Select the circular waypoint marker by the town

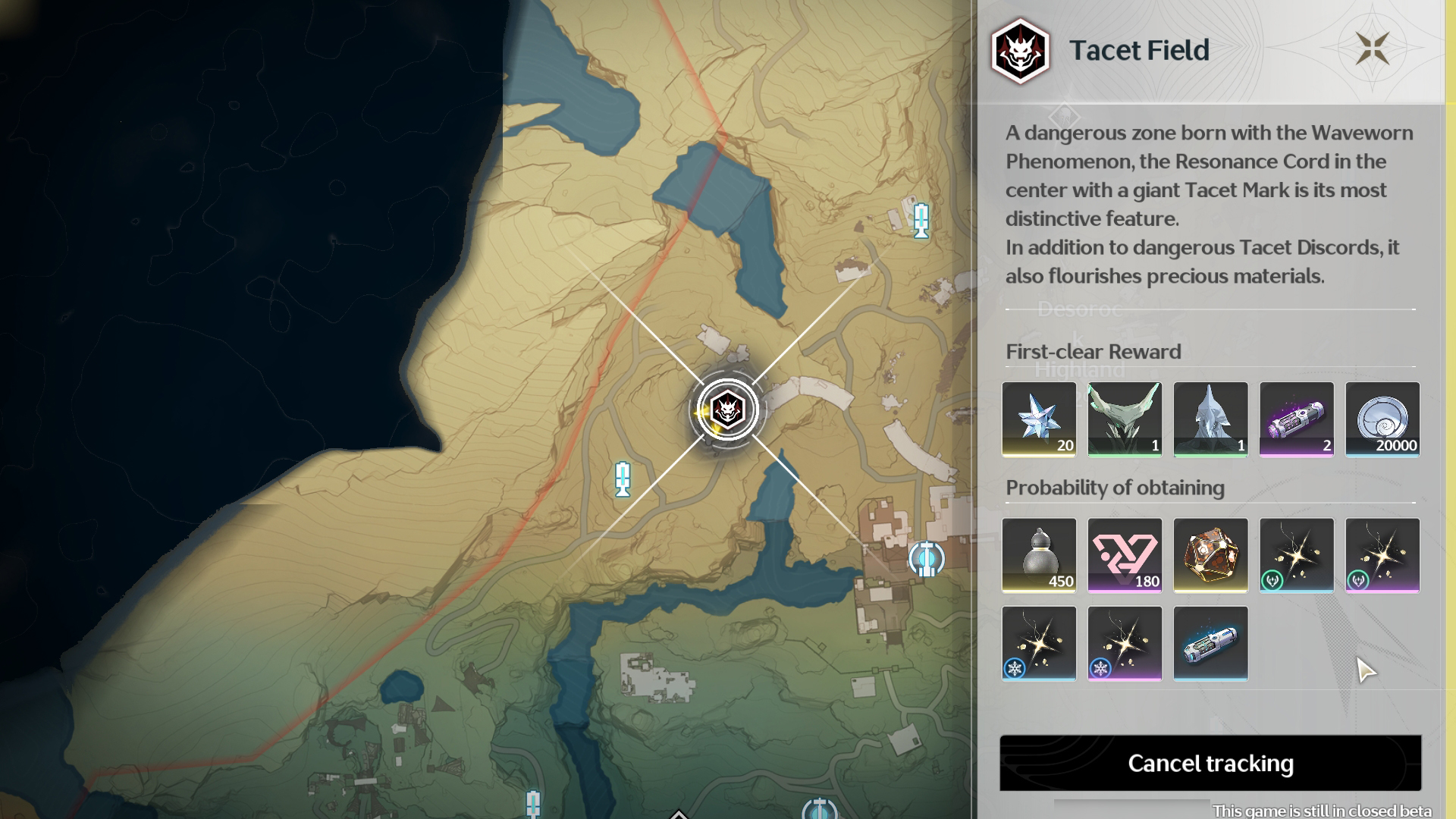point(926,560)
